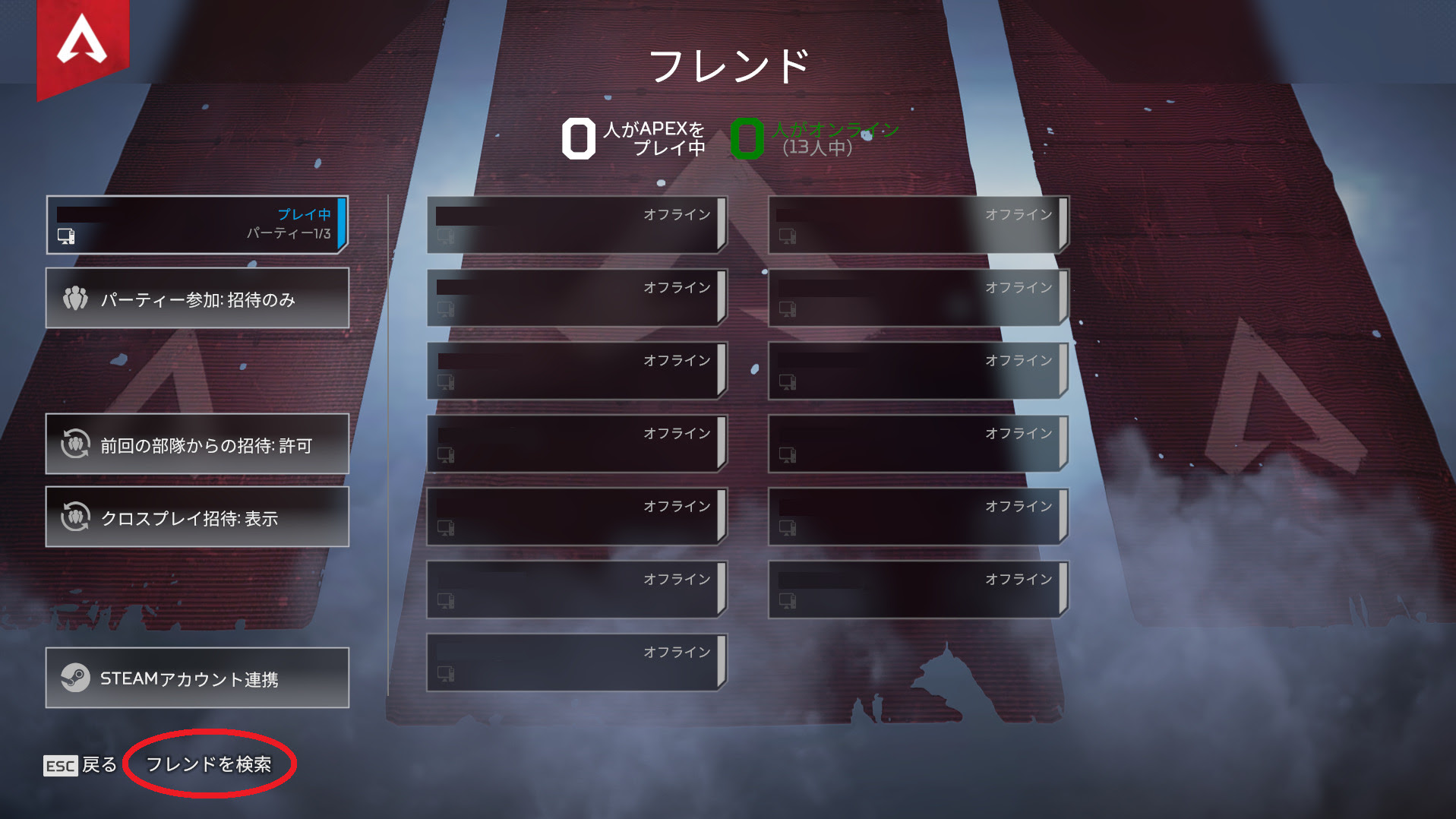The width and height of the screenshot is (1456, 819).
Task: Link your Steam account via STEAMアカウント連携
Action: pyautogui.click(x=197, y=676)
